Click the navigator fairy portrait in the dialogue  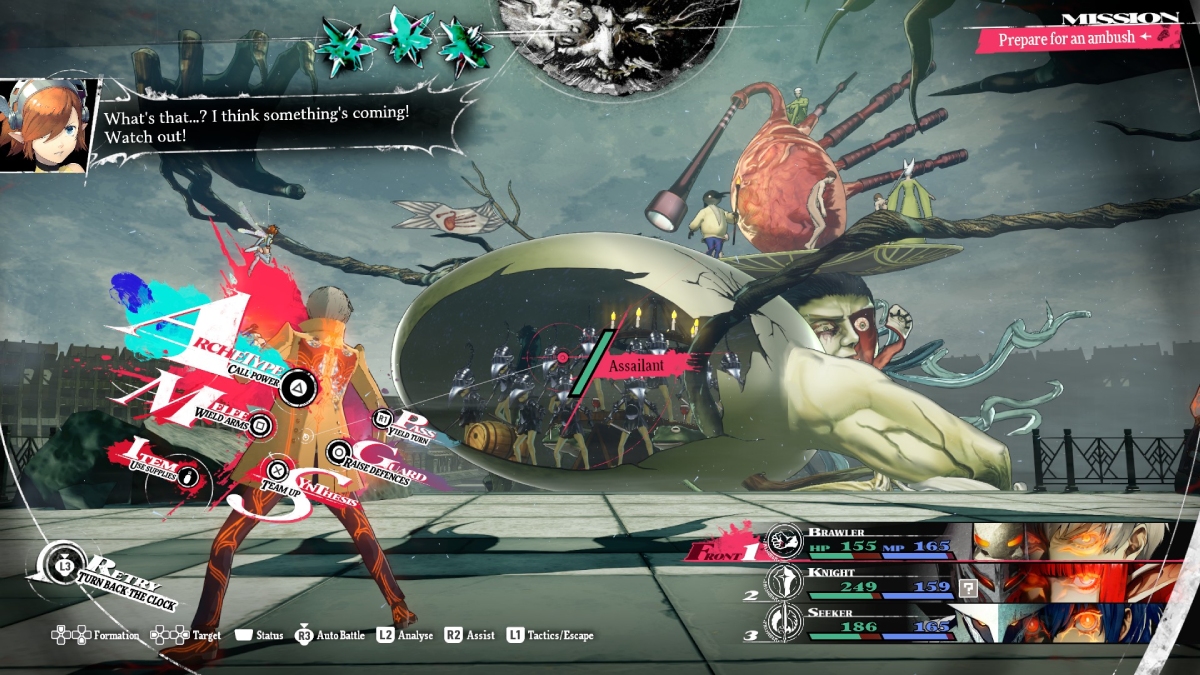[47, 125]
